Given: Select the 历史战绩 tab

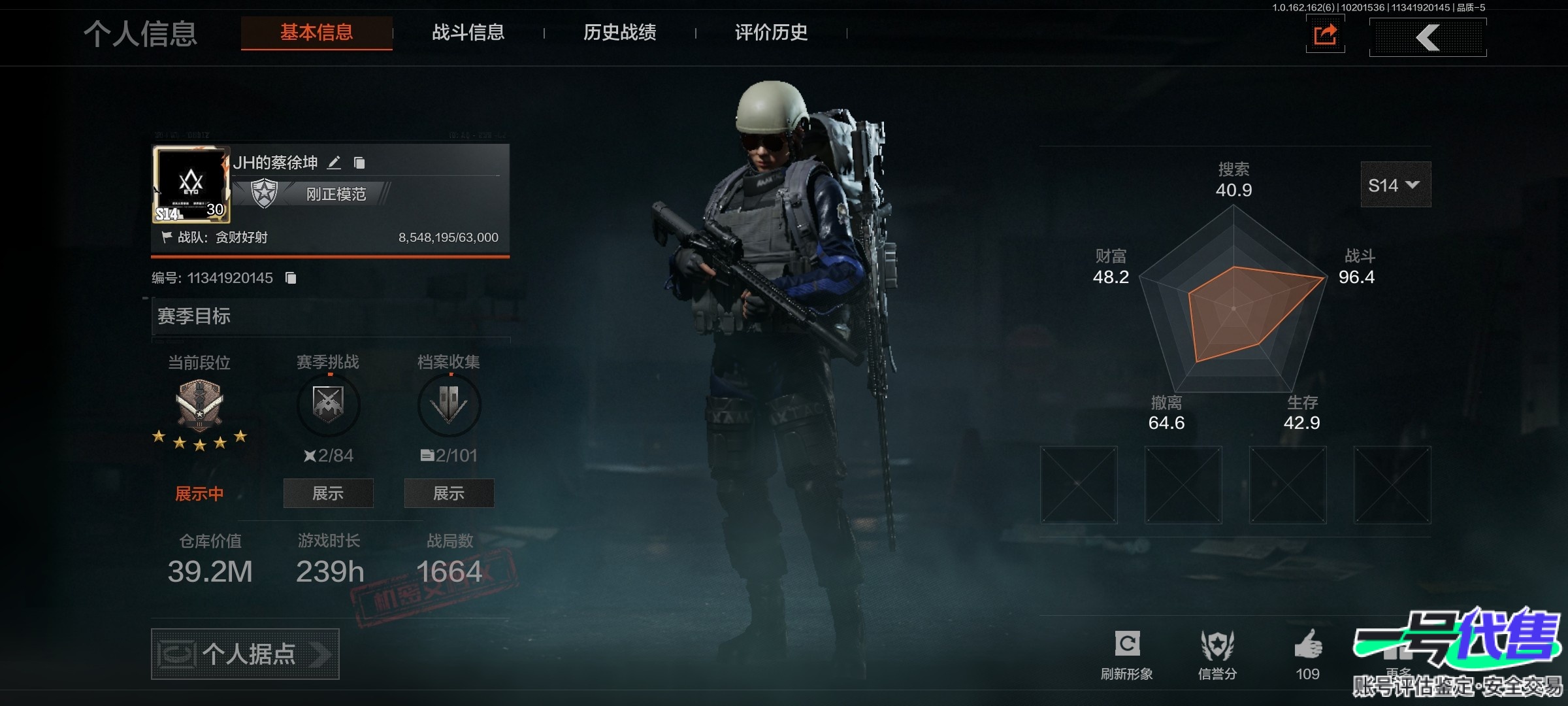Looking at the screenshot, I should pyautogui.click(x=619, y=33).
